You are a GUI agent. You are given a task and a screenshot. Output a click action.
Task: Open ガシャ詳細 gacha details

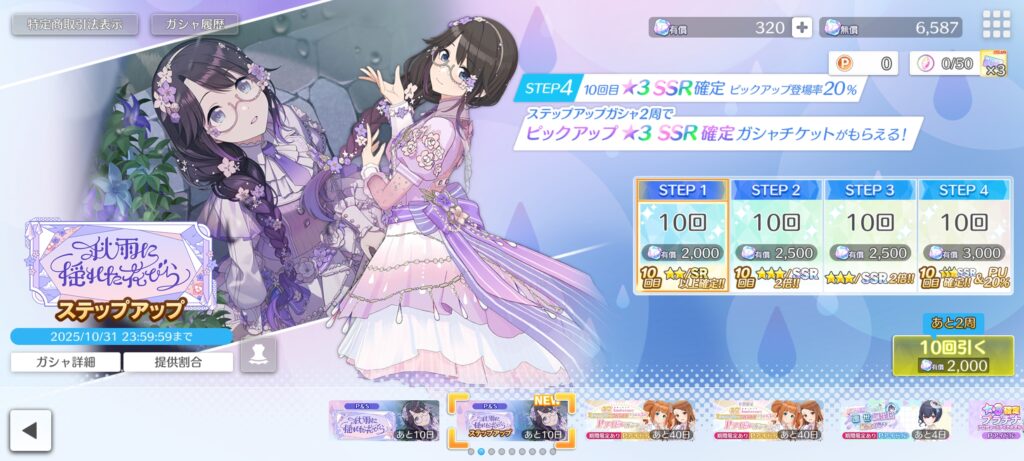[x=66, y=361]
